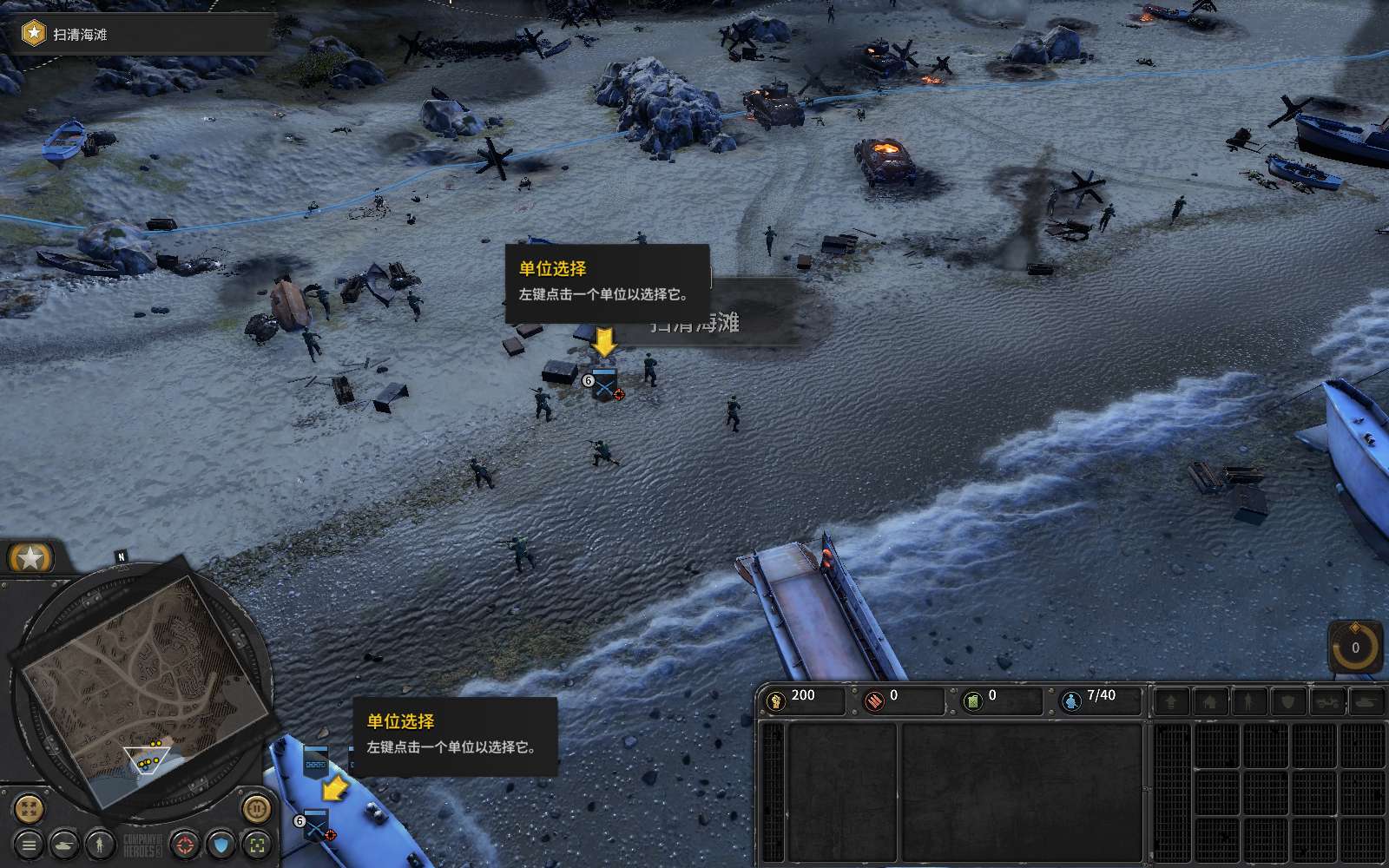
Task: Open the command points dial showing 0
Action: tap(1355, 648)
